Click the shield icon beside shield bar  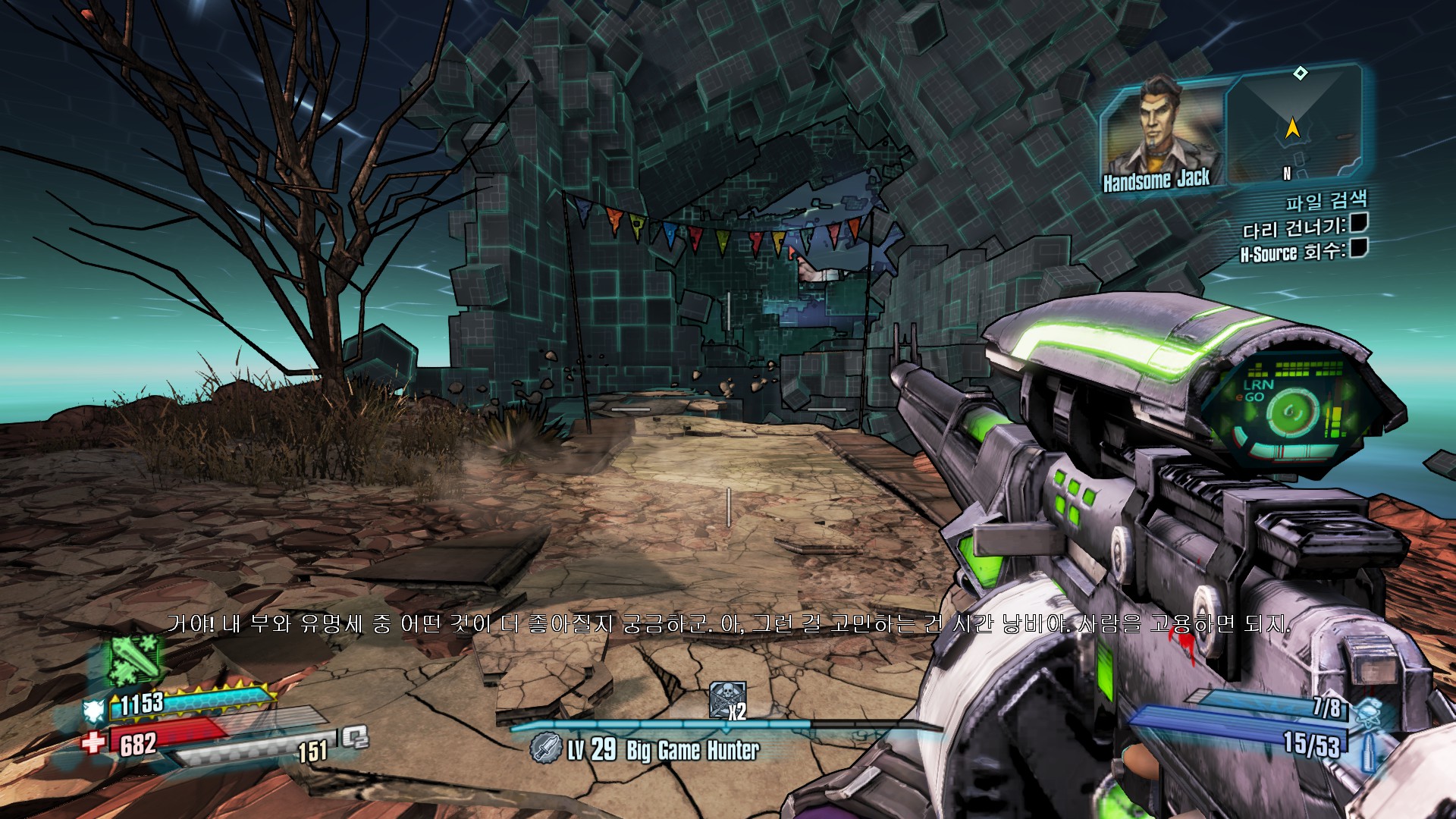click(93, 711)
